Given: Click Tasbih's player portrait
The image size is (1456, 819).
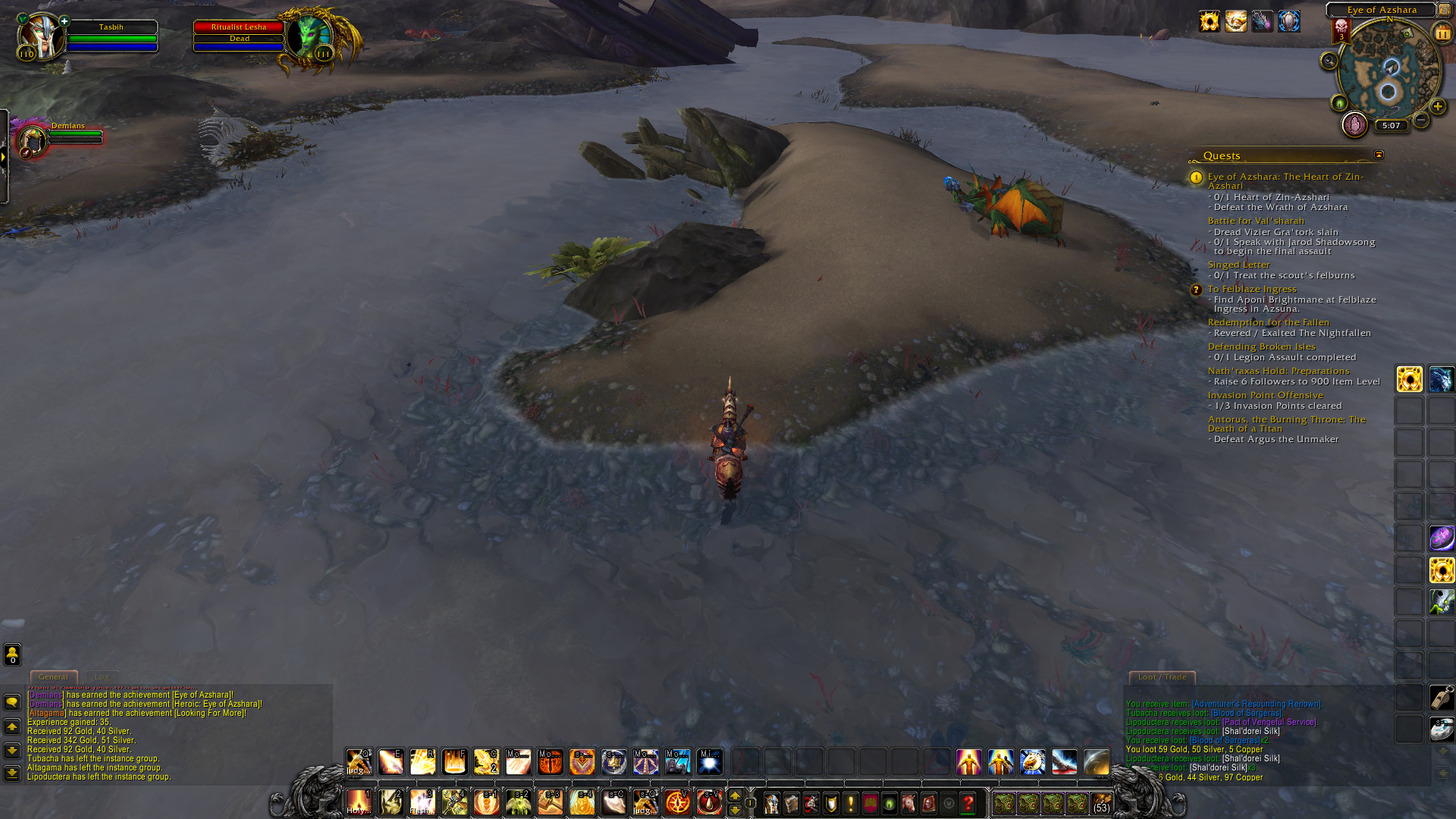Looking at the screenshot, I should tap(39, 36).
